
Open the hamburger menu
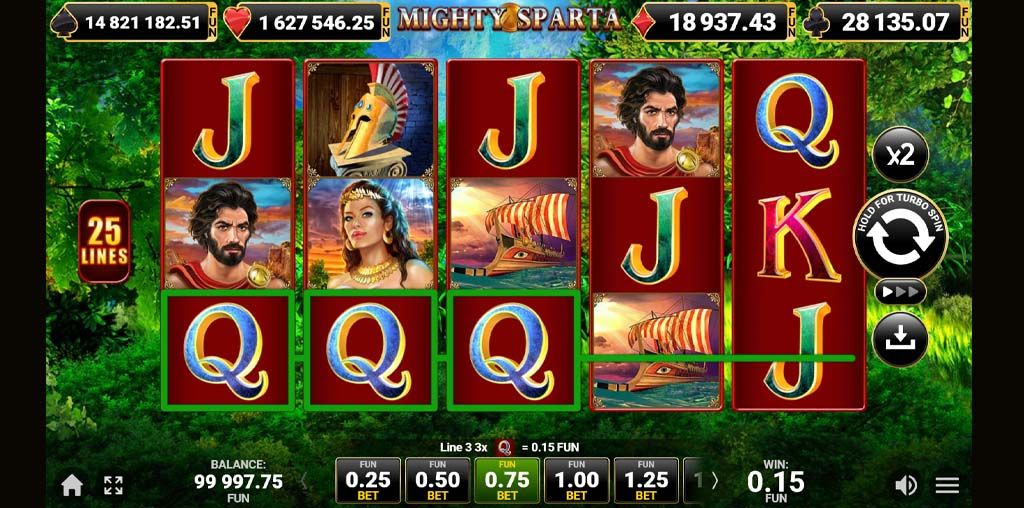[x=947, y=485]
